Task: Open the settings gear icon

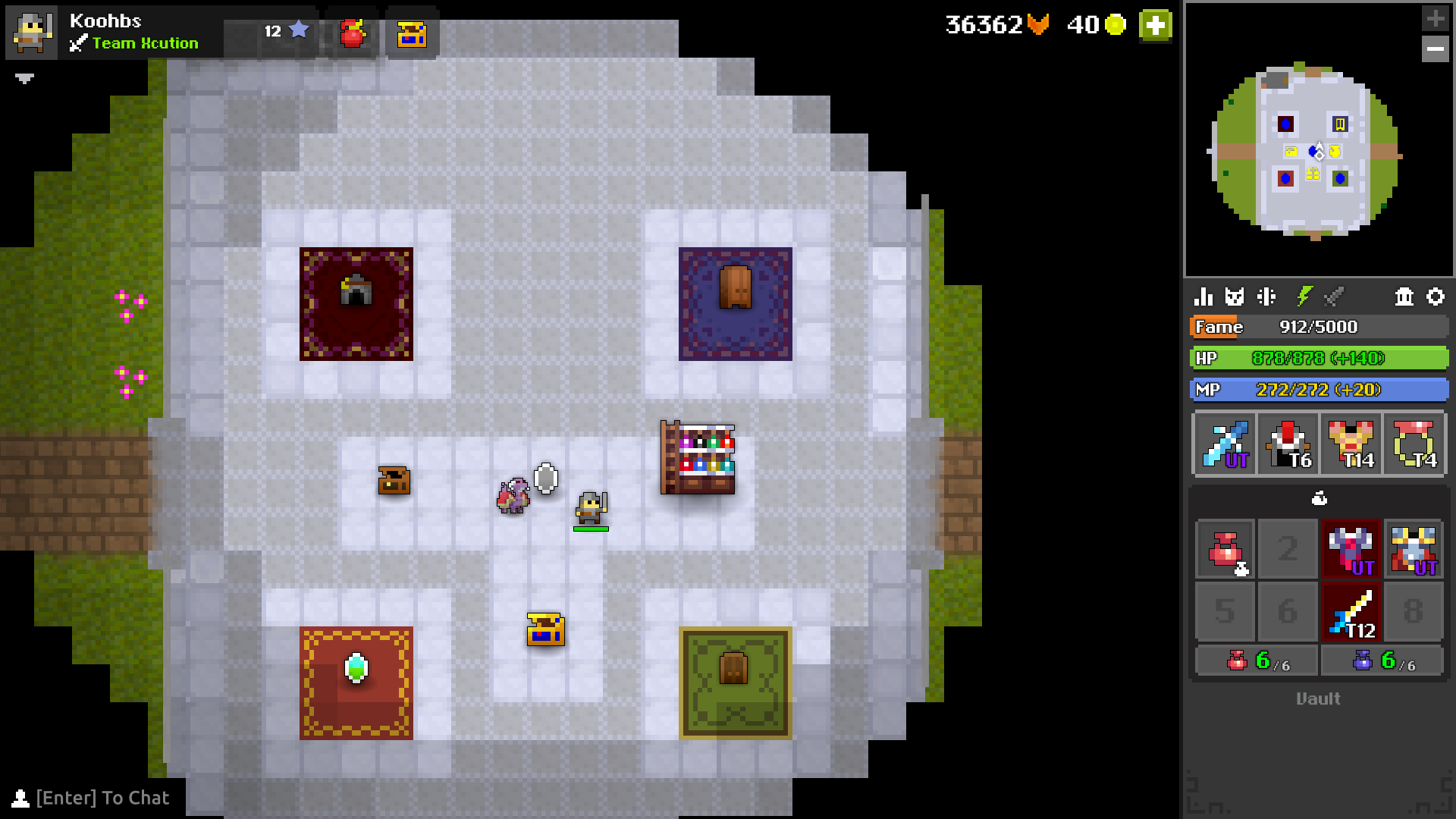Action: [1435, 297]
